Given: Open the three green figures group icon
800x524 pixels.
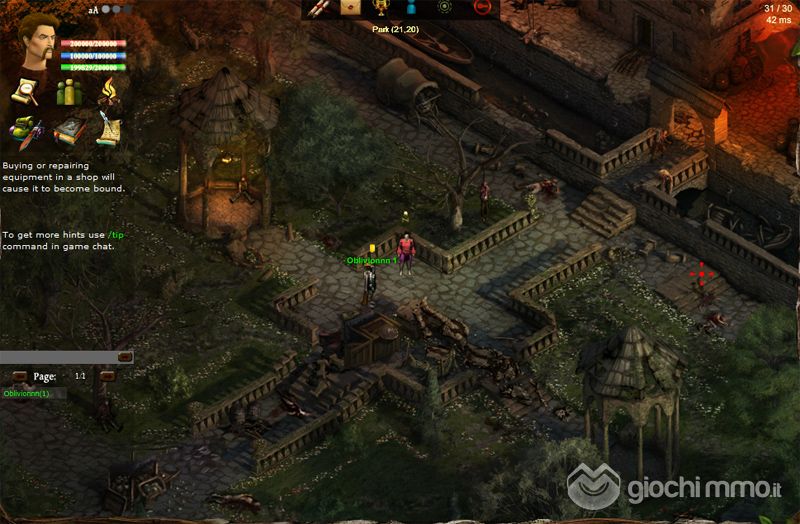Looking at the screenshot, I should point(67,93).
